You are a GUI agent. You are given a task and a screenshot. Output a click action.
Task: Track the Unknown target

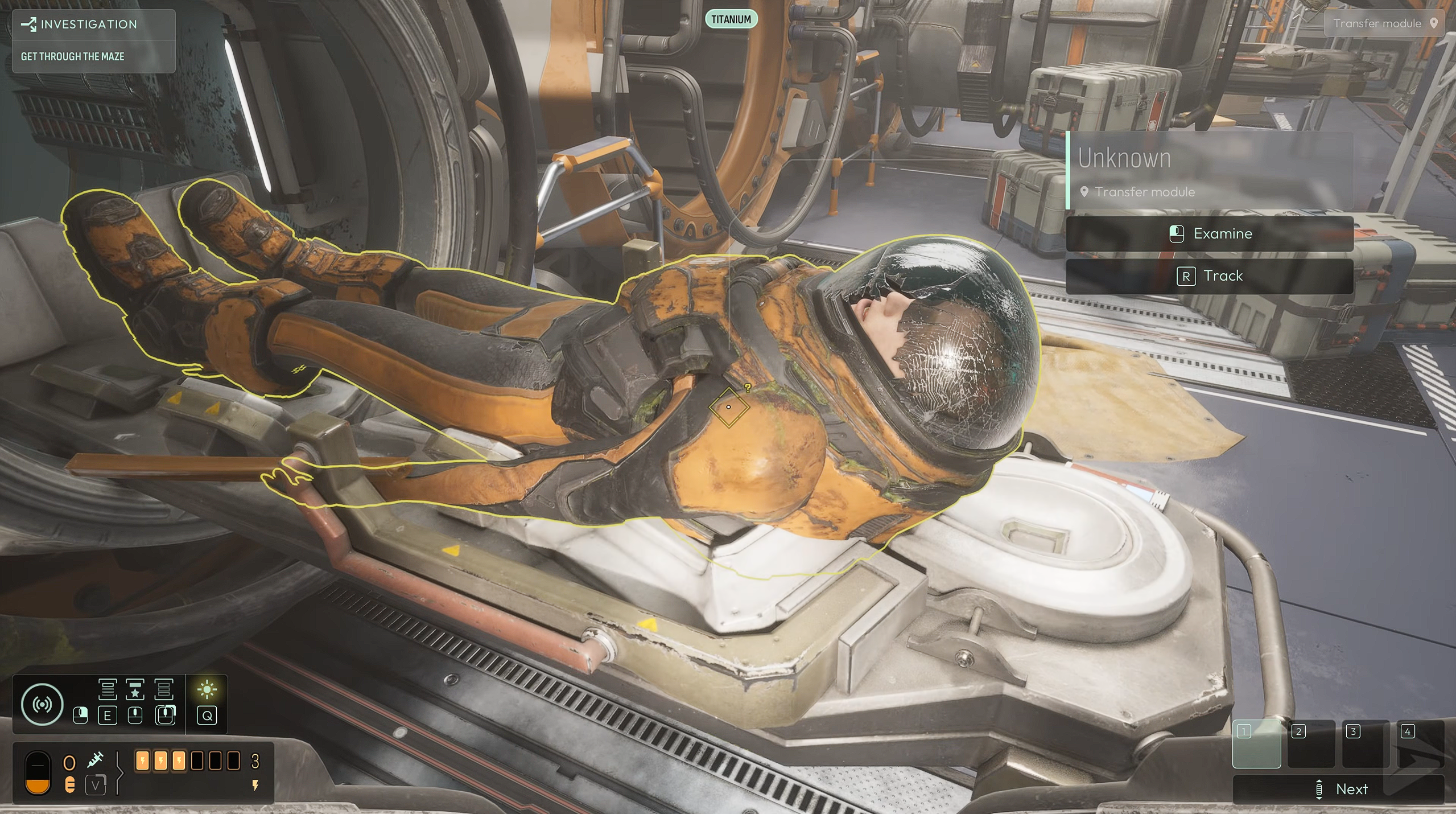click(x=1209, y=276)
